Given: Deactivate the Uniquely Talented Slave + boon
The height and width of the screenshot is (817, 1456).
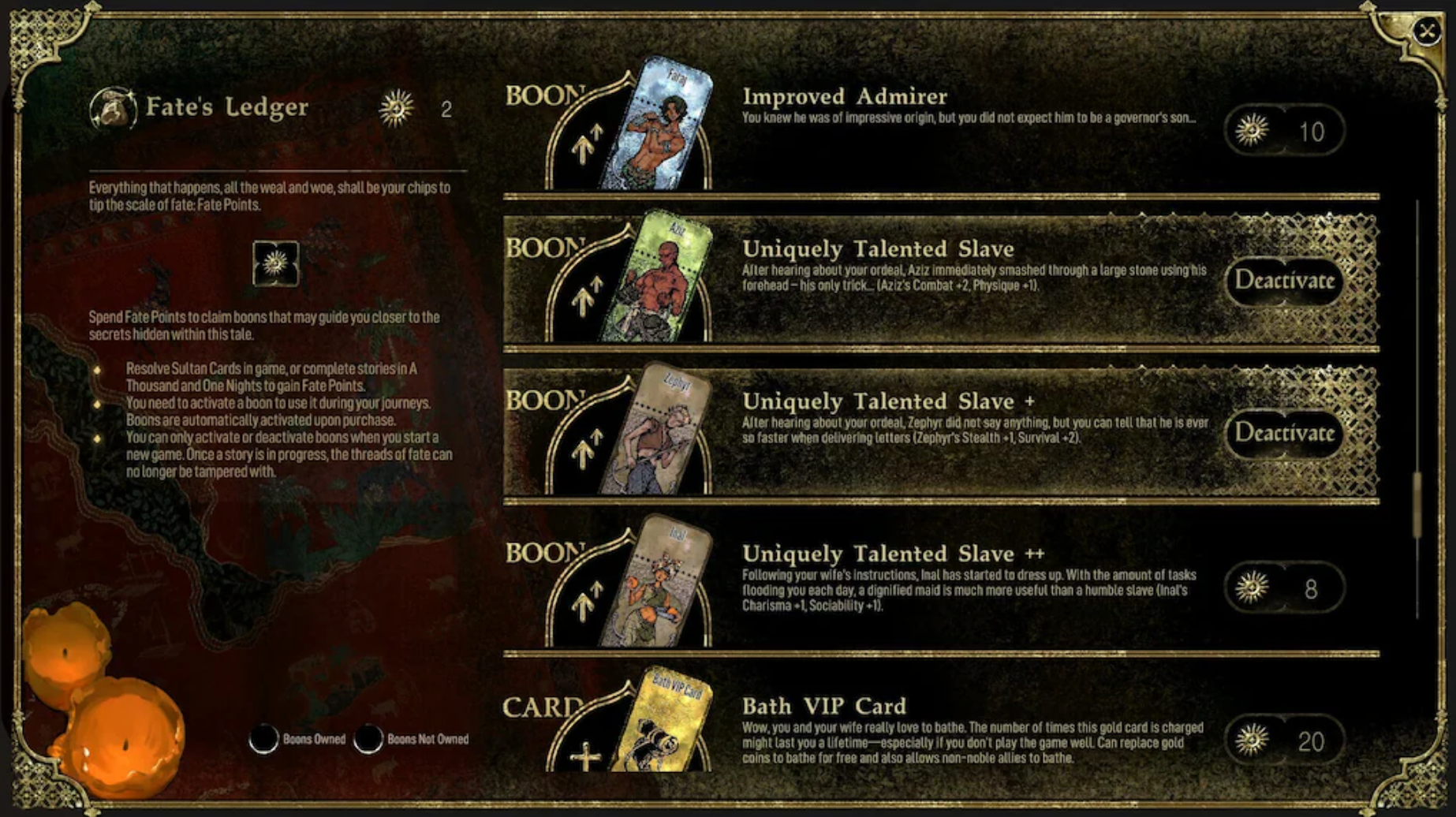Looking at the screenshot, I should pos(1283,433).
